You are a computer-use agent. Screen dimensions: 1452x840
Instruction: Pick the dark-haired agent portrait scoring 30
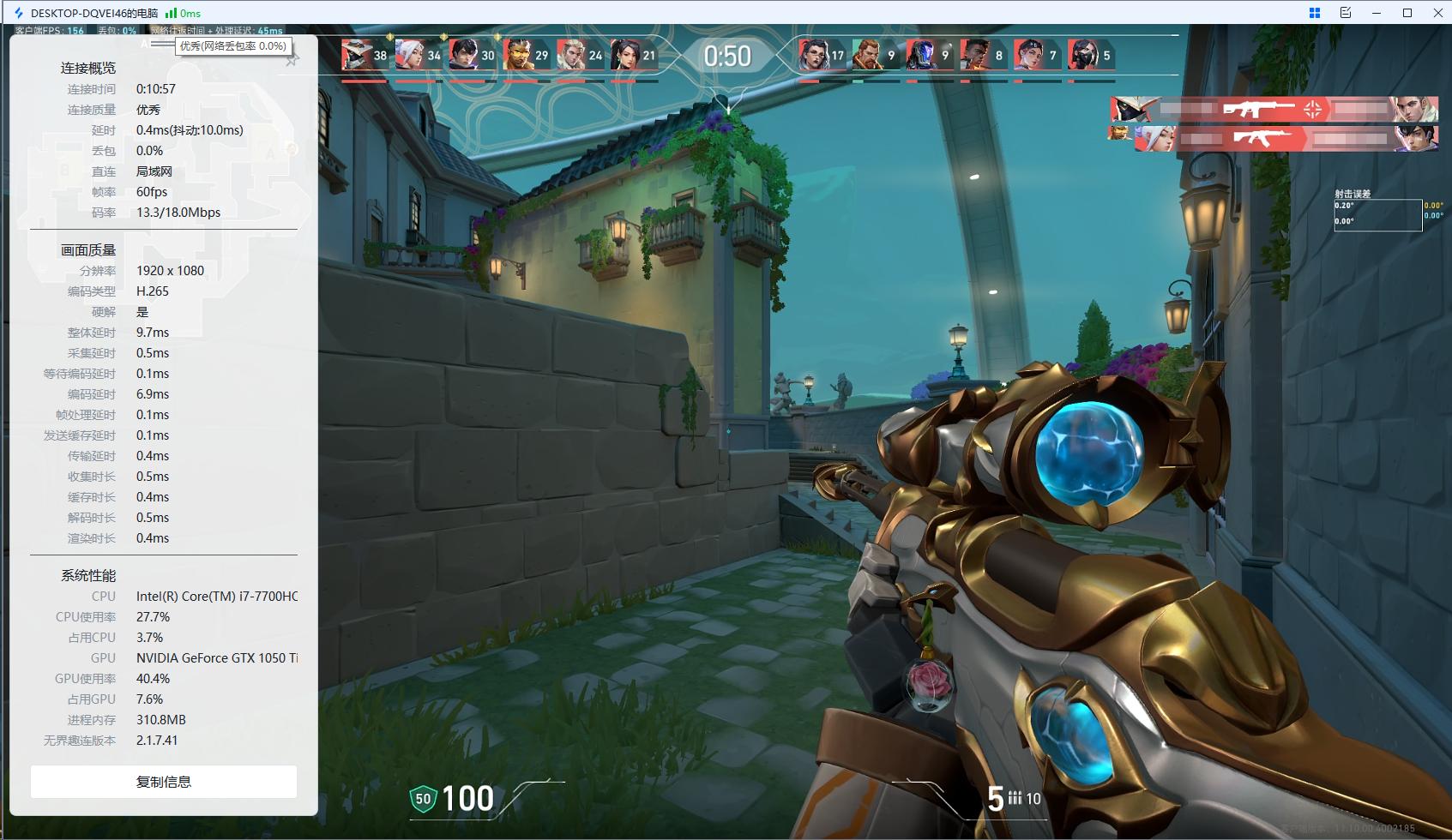[464, 55]
